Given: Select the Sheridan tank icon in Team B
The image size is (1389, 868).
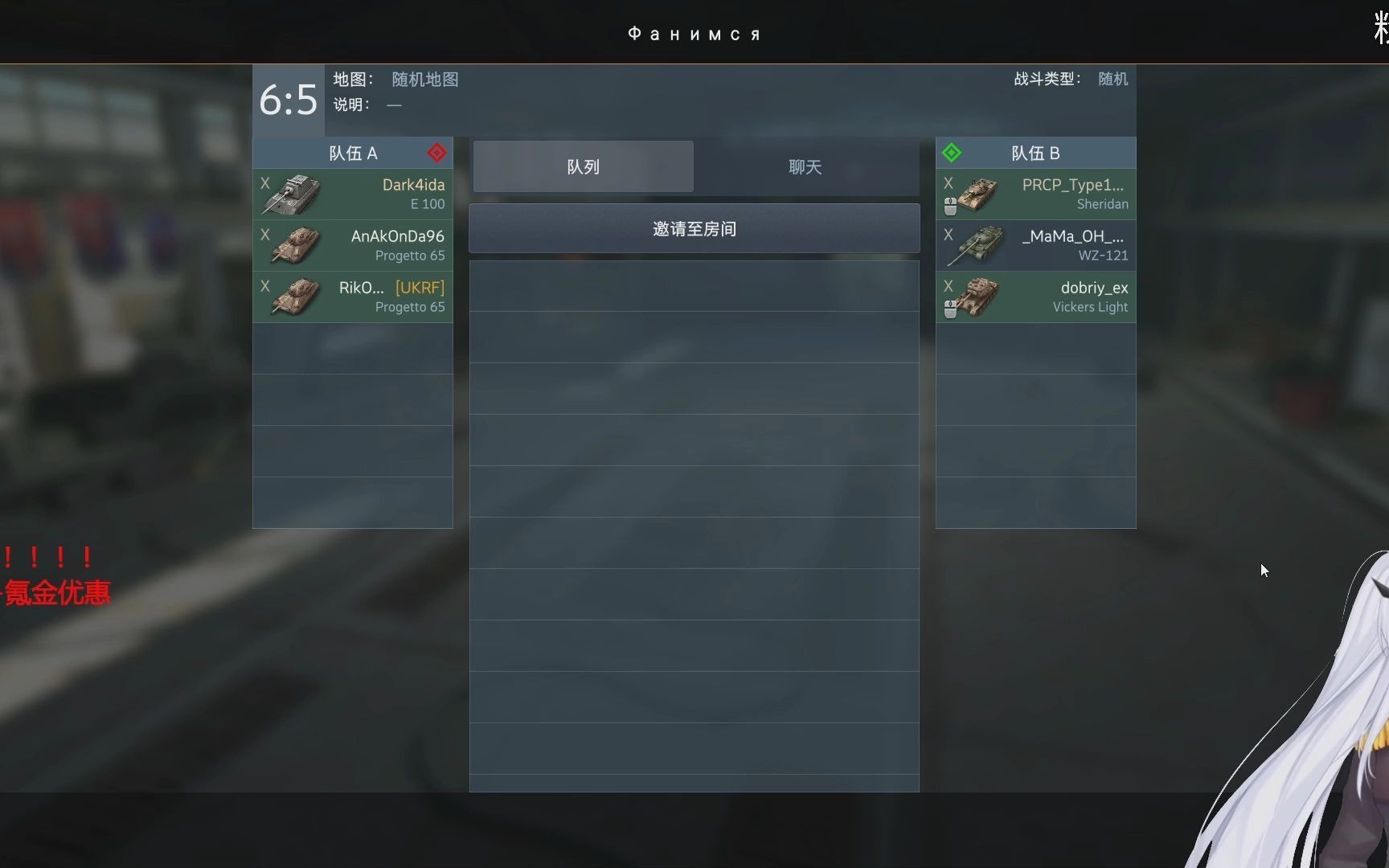Looking at the screenshot, I should [979, 194].
